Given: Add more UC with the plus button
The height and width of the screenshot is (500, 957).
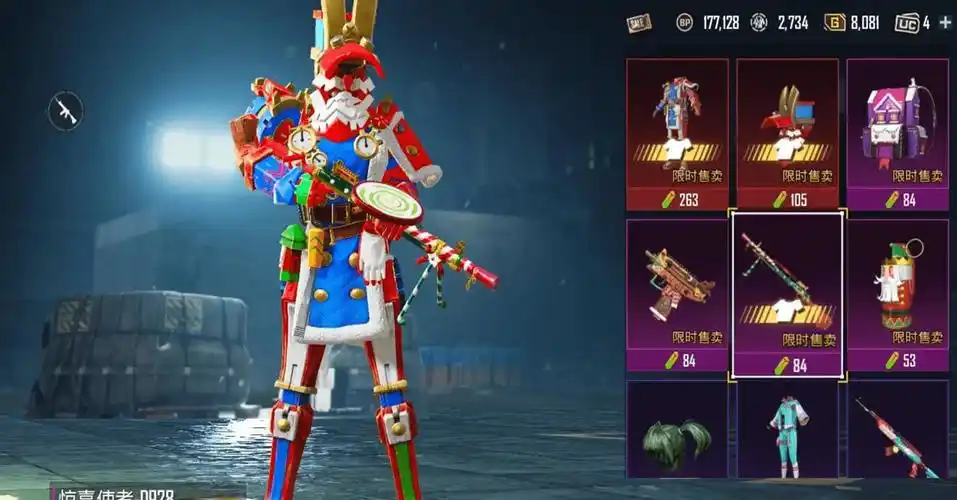Looking at the screenshot, I should (945, 22).
